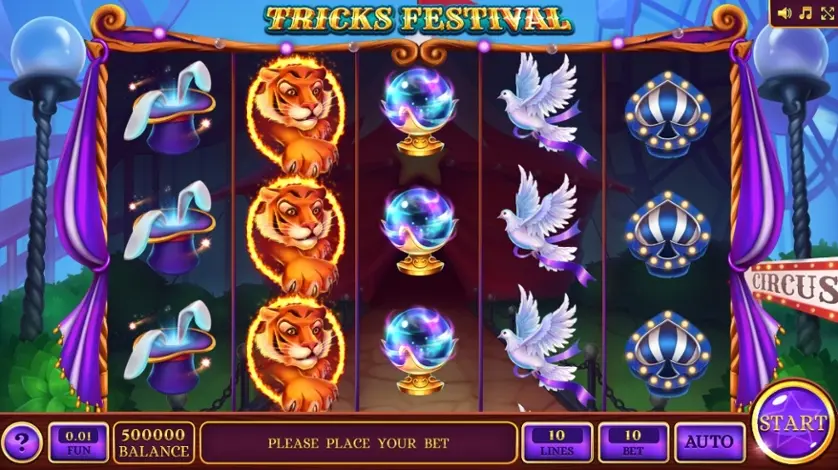
Task: Toggle the sound speaker icon
Action: pyautogui.click(x=783, y=13)
